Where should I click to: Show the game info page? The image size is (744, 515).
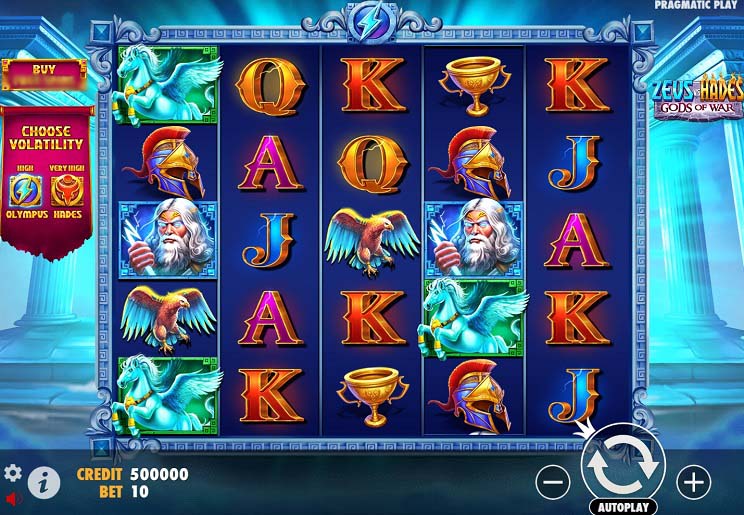click(x=43, y=483)
